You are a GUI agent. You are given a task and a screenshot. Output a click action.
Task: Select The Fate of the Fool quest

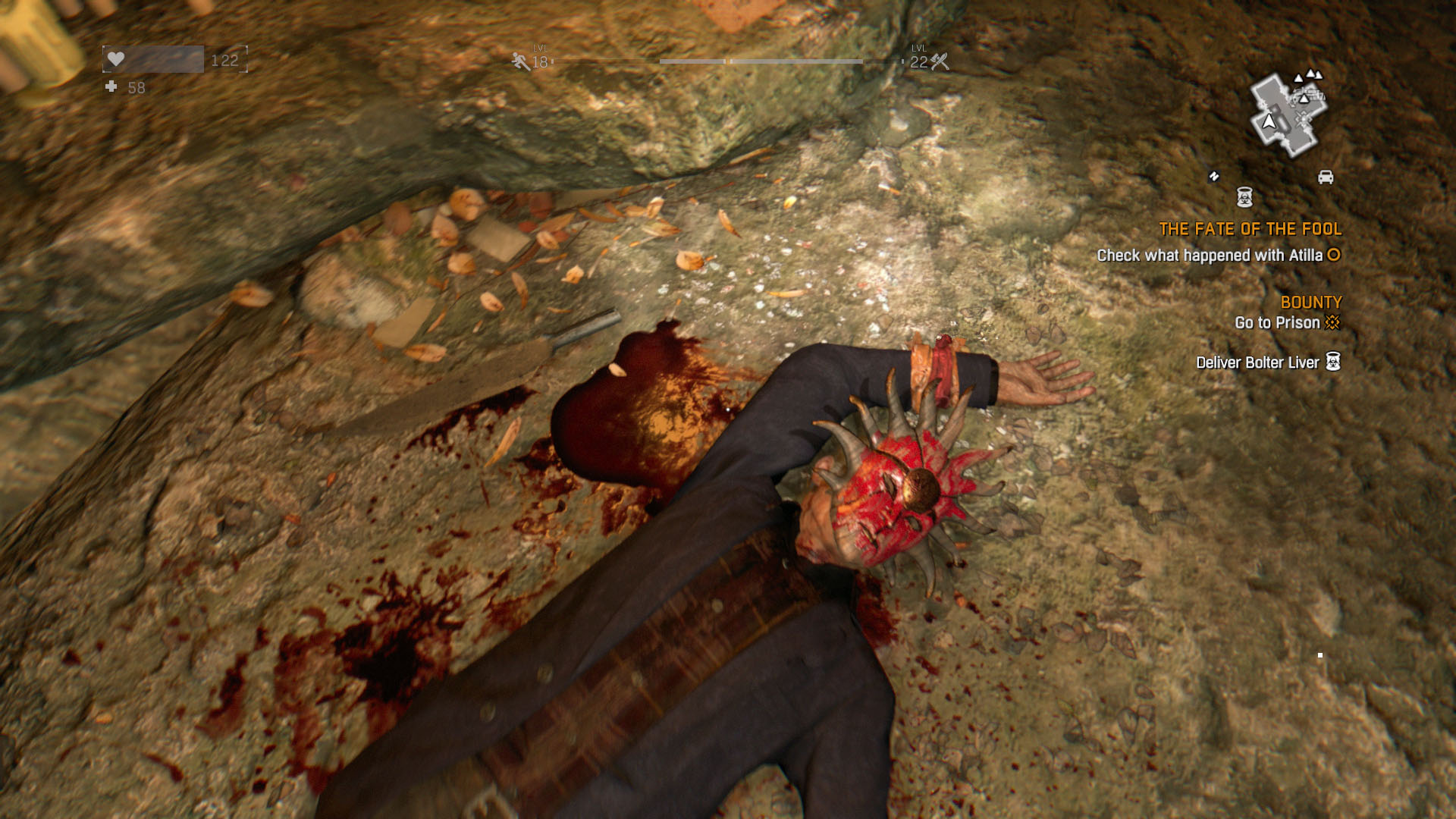click(x=1250, y=229)
